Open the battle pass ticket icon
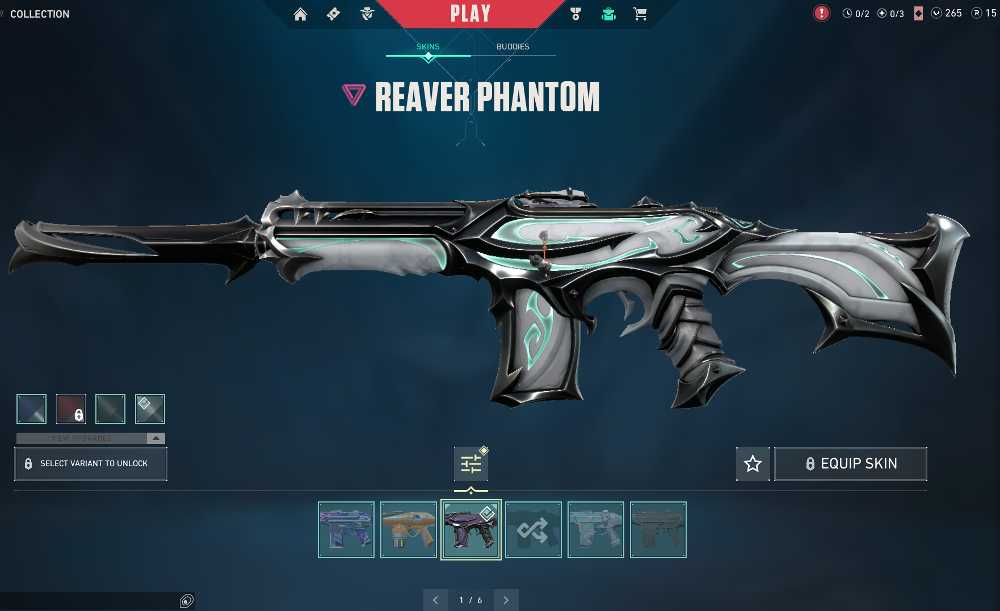 [x=333, y=14]
